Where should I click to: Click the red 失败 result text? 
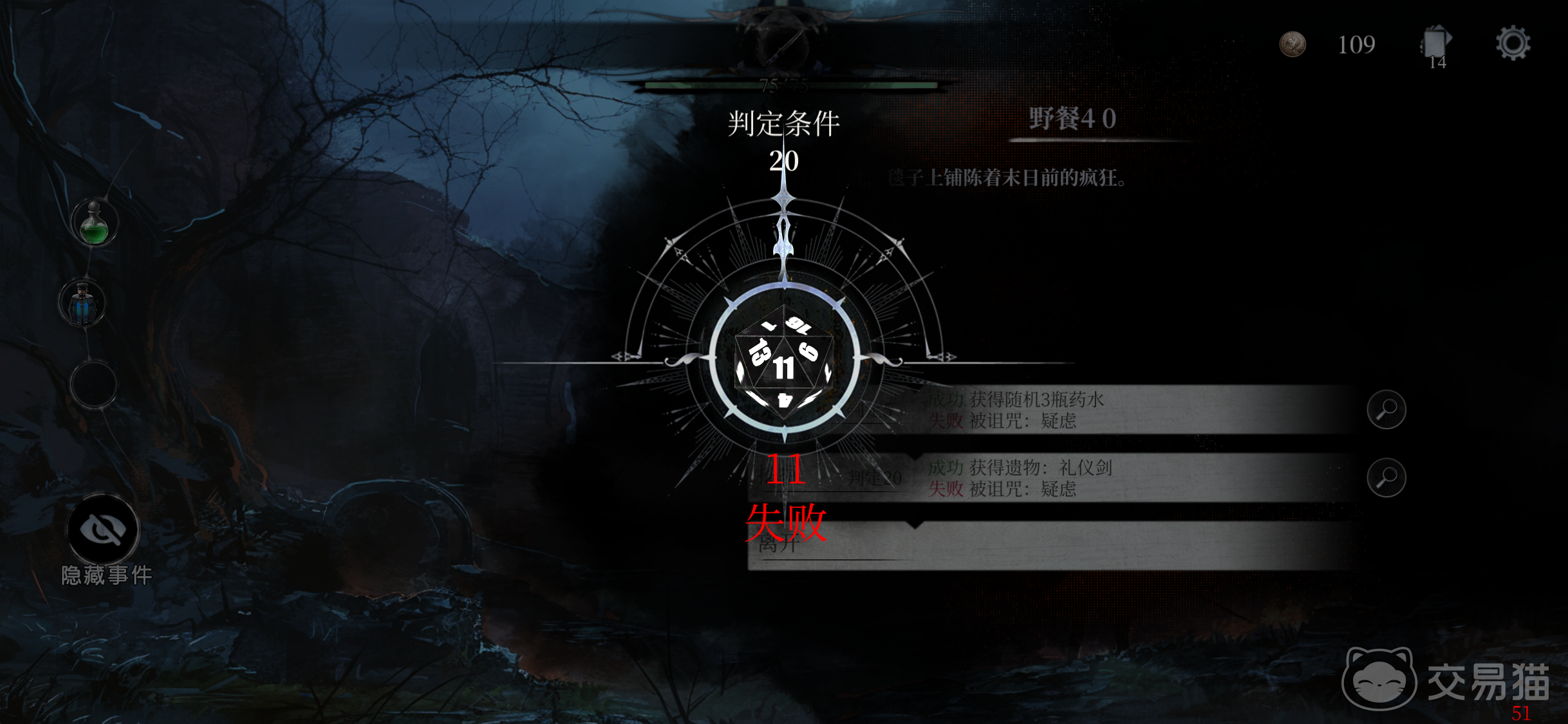[787, 524]
